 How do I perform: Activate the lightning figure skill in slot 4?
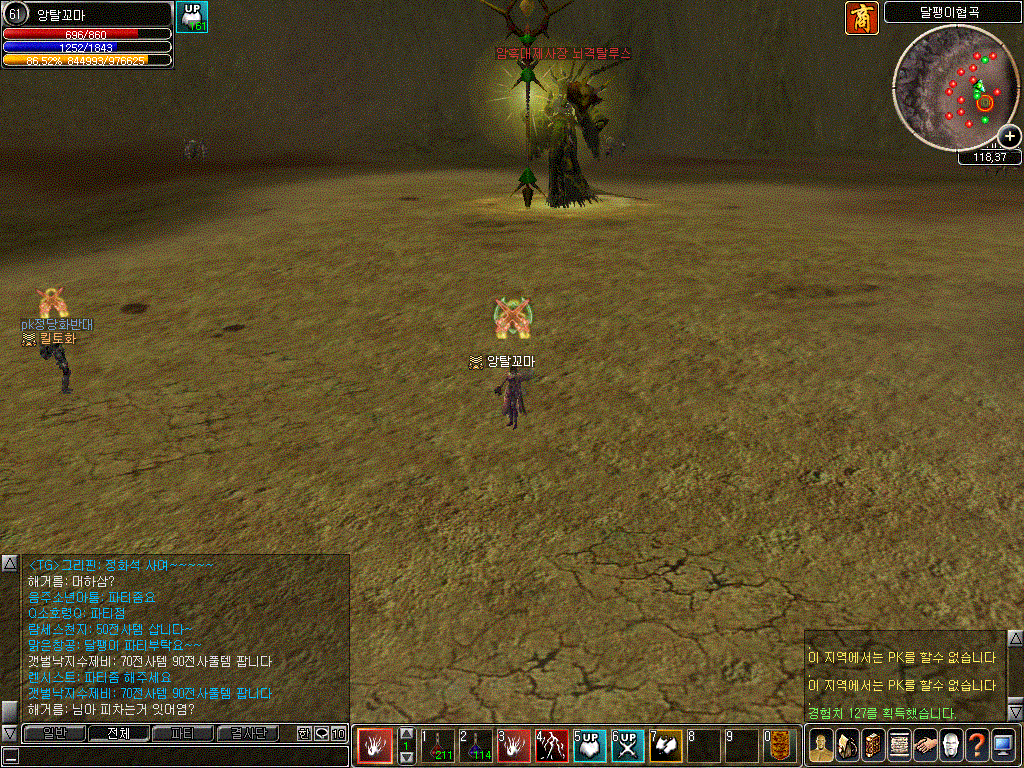[x=553, y=747]
